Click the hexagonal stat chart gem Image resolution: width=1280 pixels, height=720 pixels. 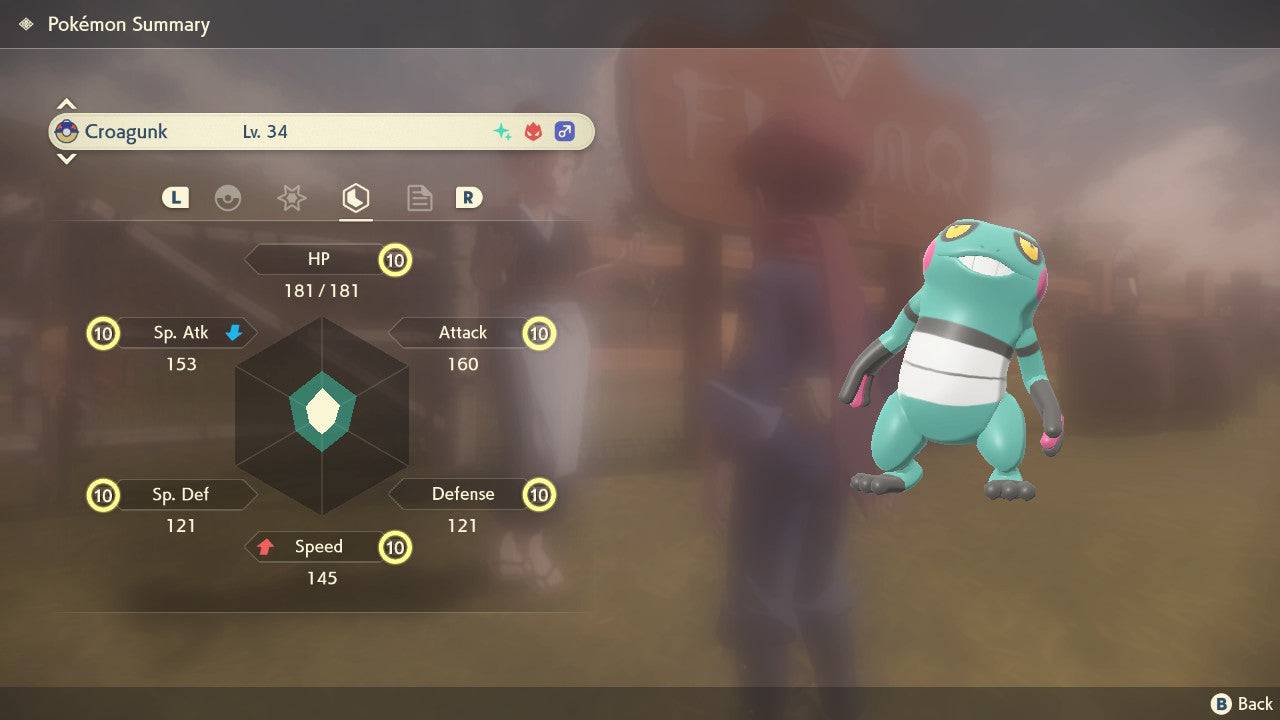(x=322, y=410)
